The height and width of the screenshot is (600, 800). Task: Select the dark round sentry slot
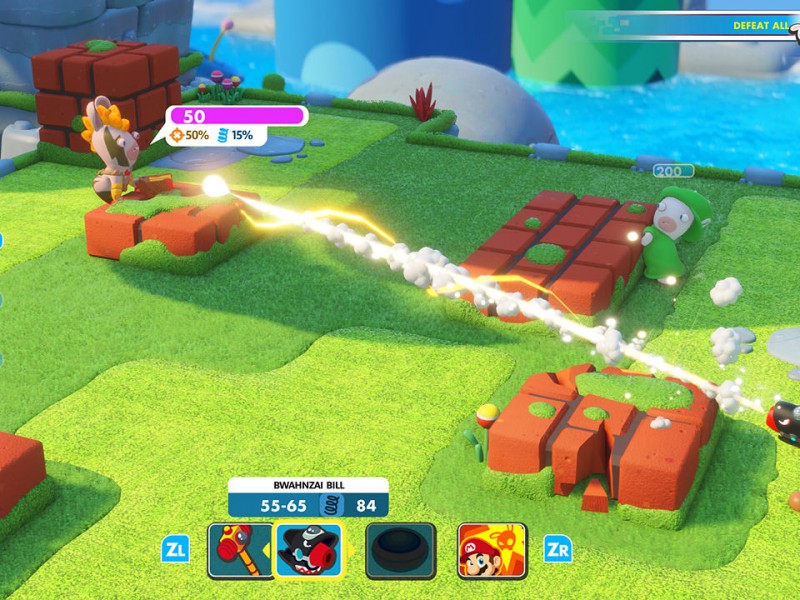[x=400, y=550]
